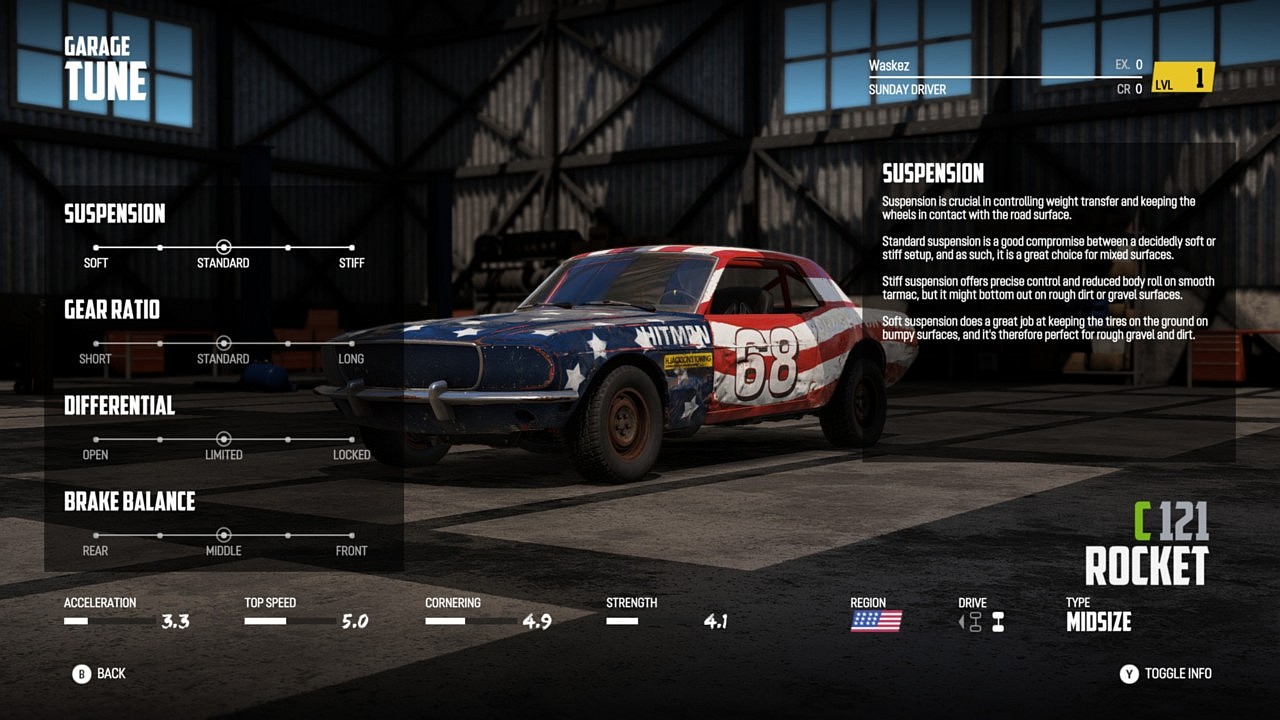This screenshot has width=1280, height=720.
Task: Select Middle brake balance setting
Action: tap(224, 535)
